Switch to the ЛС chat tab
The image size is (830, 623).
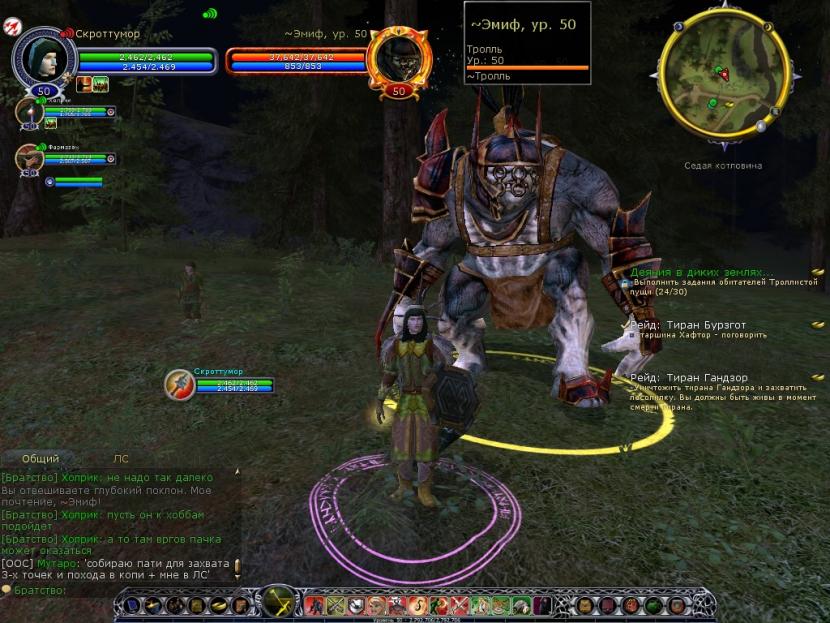click(121, 458)
